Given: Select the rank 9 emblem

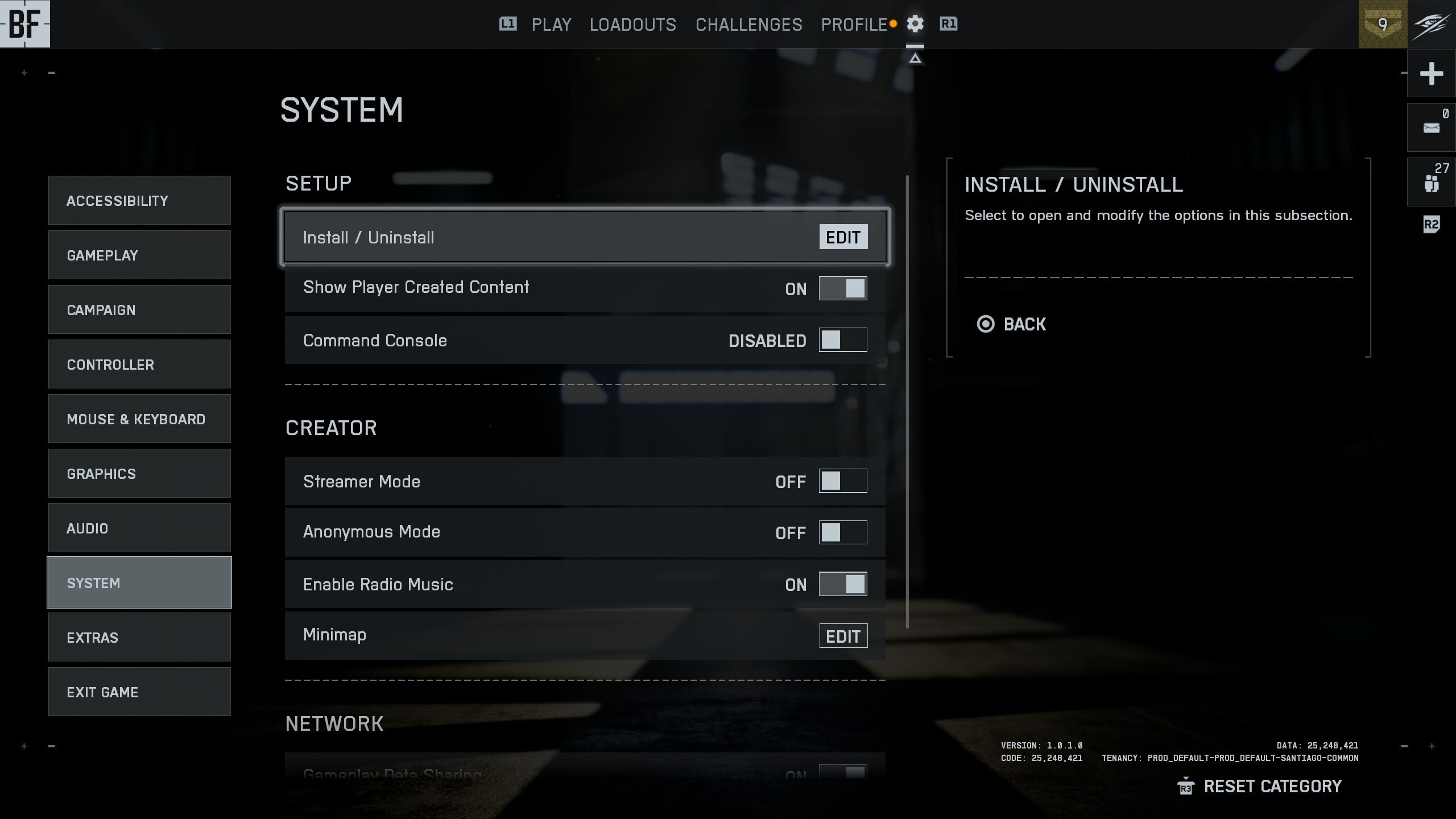Looking at the screenshot, I should (1383, 24).
